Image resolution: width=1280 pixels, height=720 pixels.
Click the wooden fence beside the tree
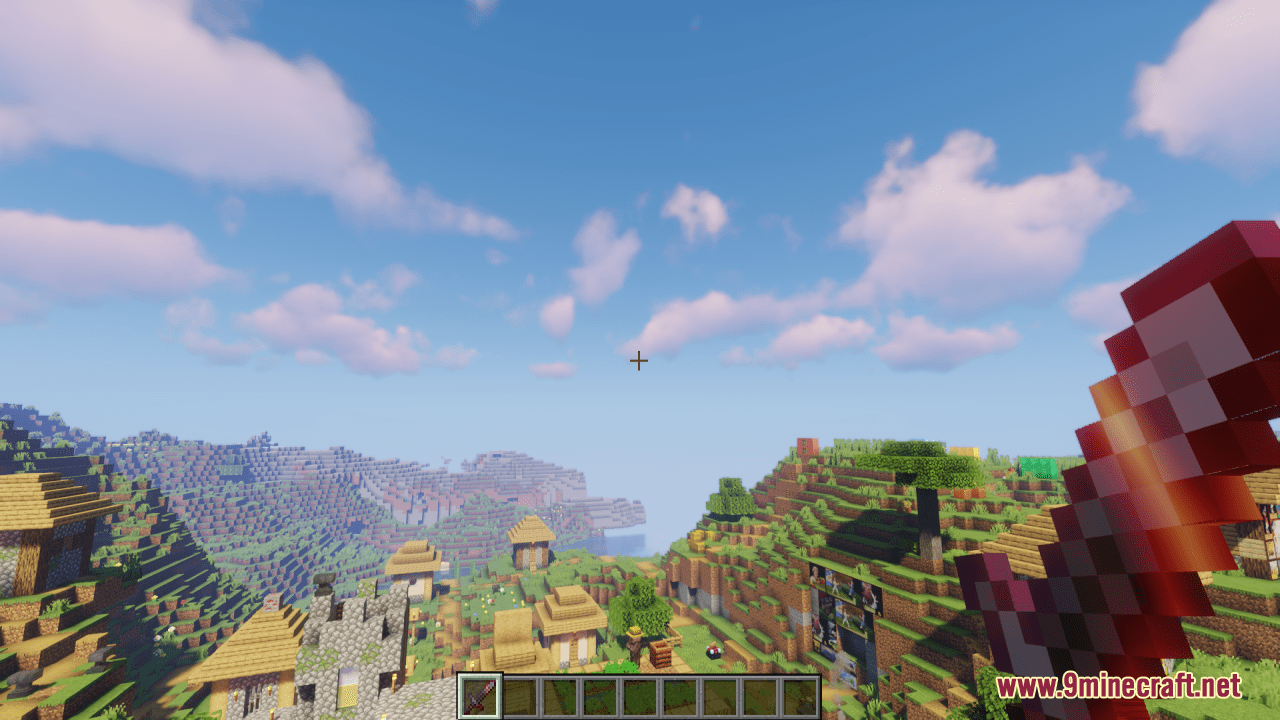pos(673,638)
